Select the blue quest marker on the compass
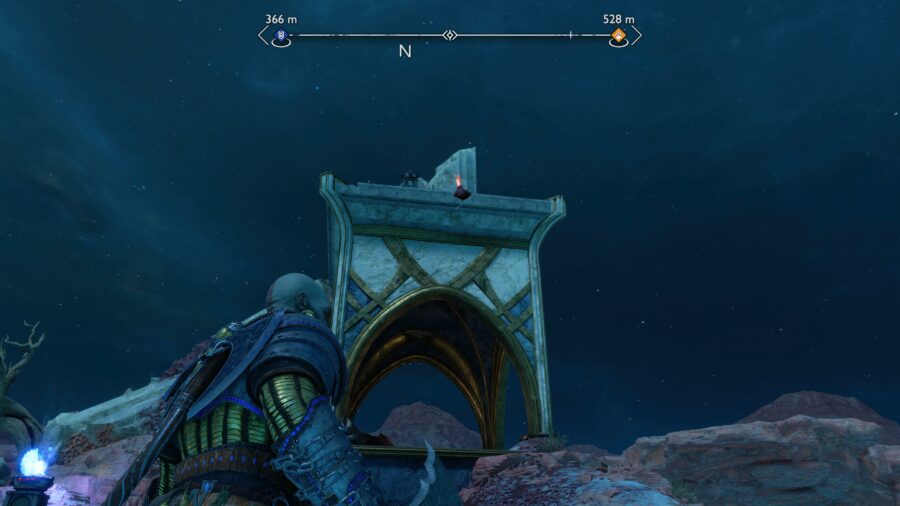The image size is (900, 506). click(281, 36)
